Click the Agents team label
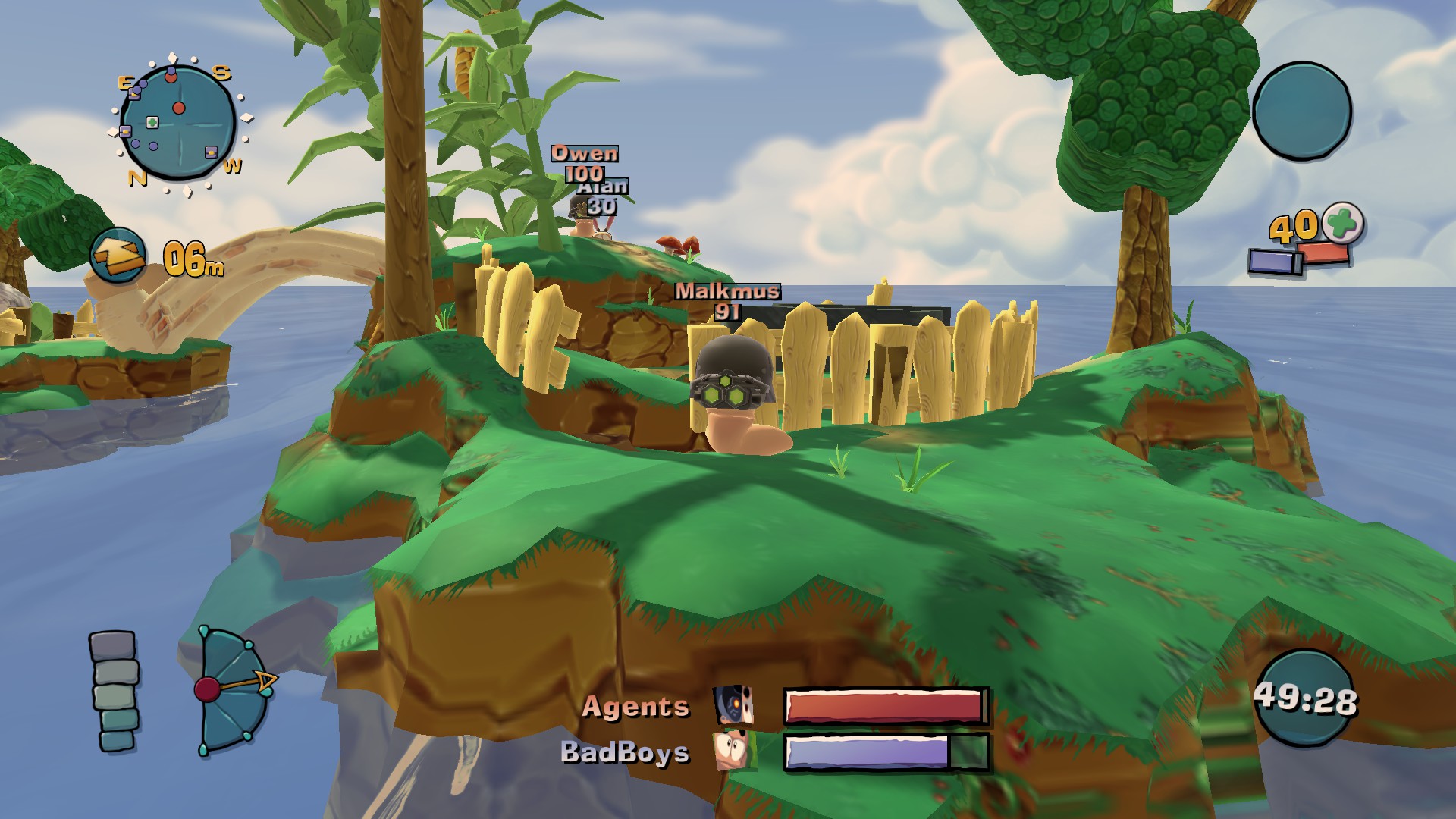This screenshot has height=819, width=1456. pos(637,707)
